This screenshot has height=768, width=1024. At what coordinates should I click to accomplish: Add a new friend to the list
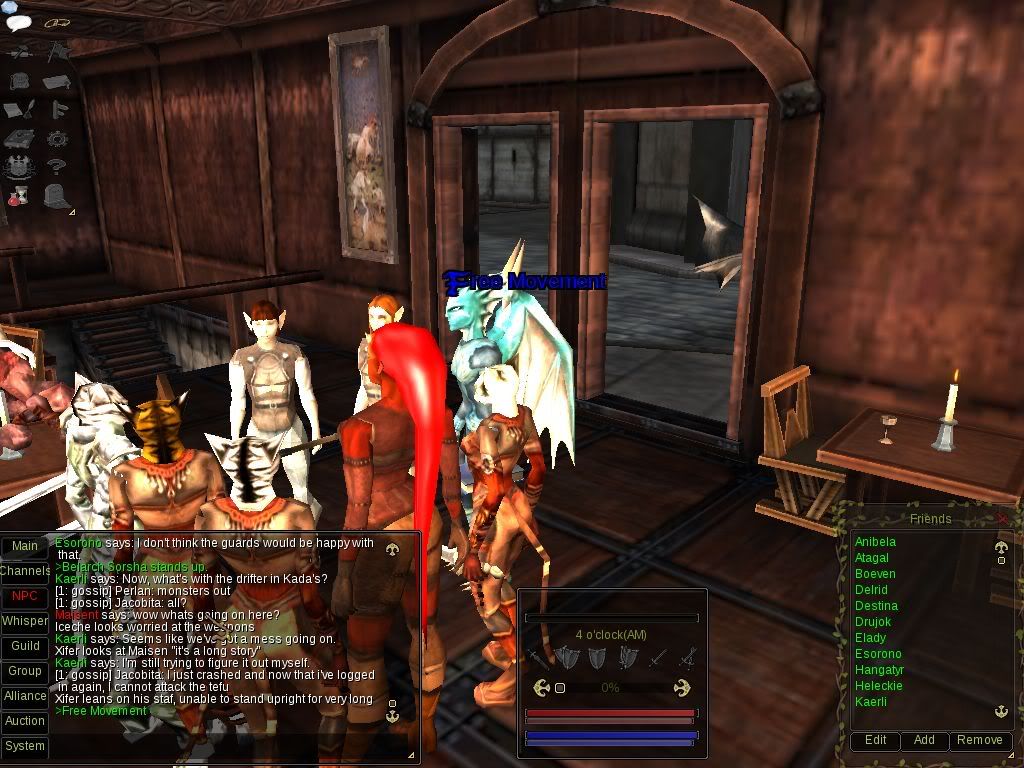pos(924,740)
